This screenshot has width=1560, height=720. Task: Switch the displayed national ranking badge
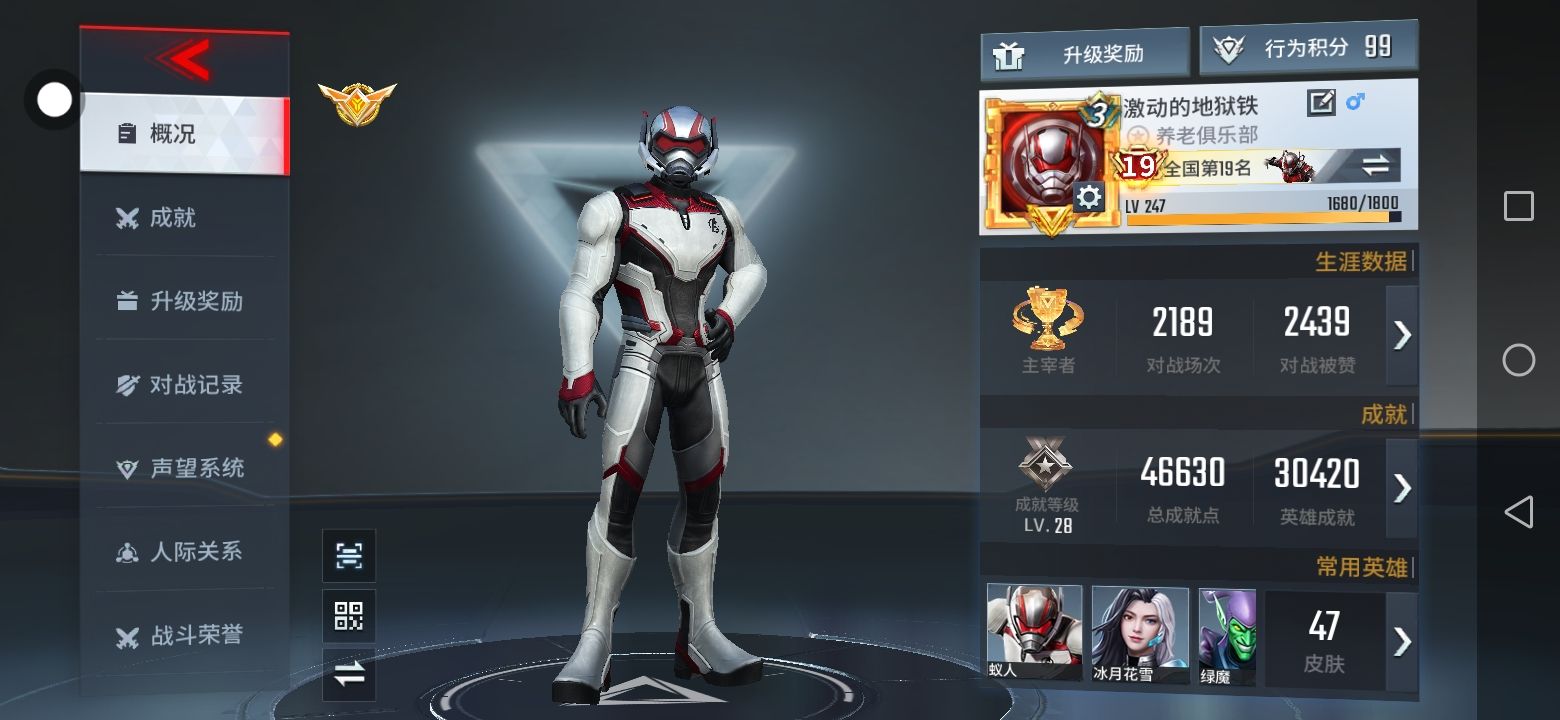pyautogui.click(x=1376, y=166)
